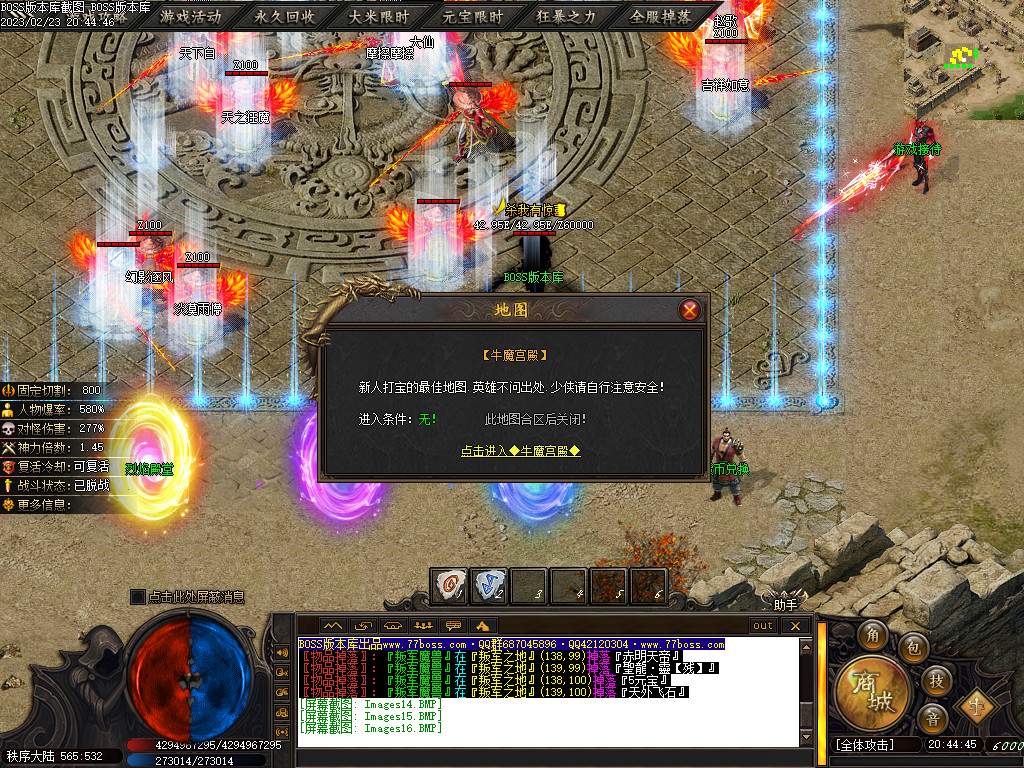Use the red rune hotbar slot 1
Viewport: 1024px width, 768px height.
[449, 585]
